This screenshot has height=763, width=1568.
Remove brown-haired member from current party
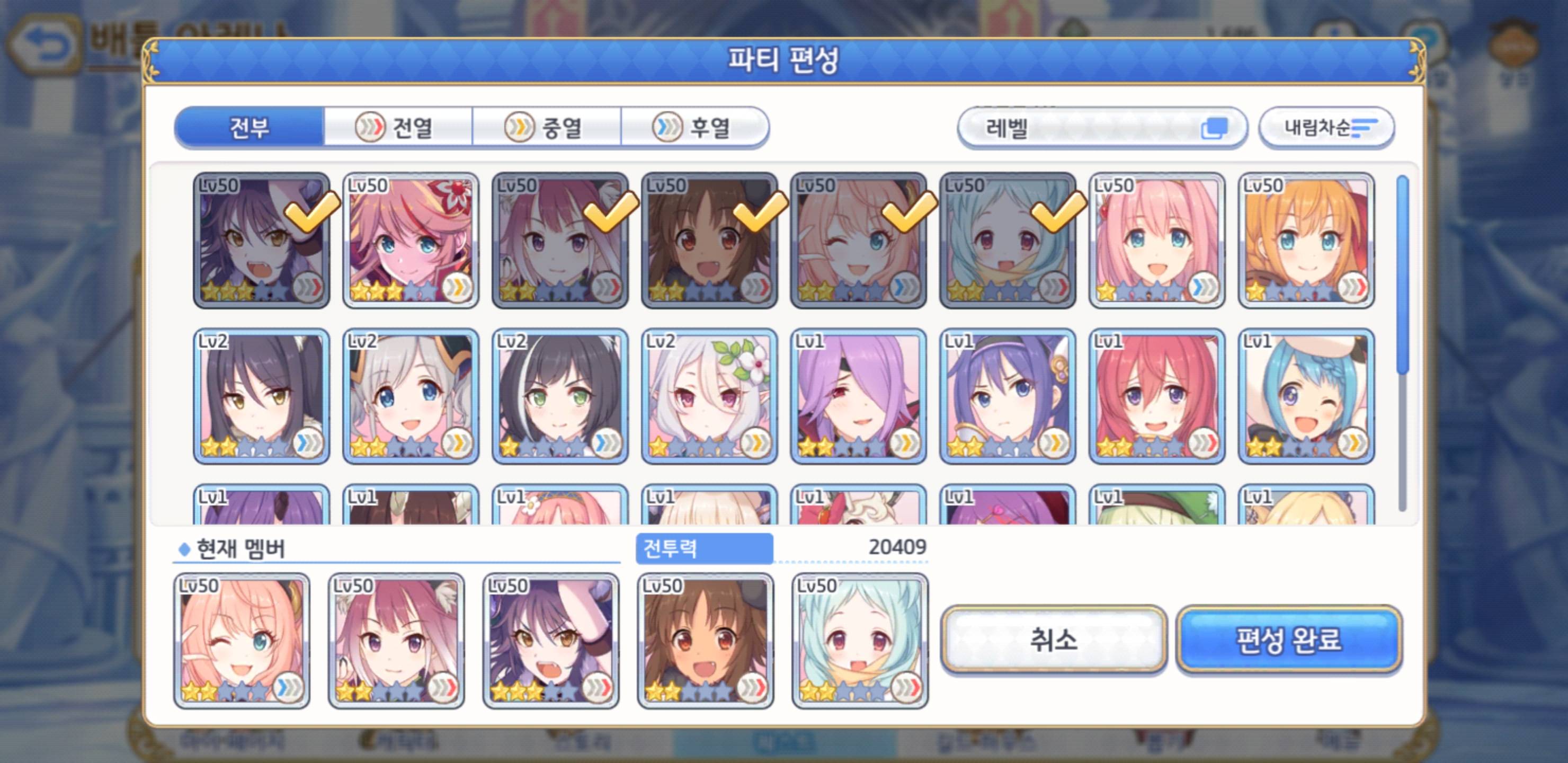point(706,641)
